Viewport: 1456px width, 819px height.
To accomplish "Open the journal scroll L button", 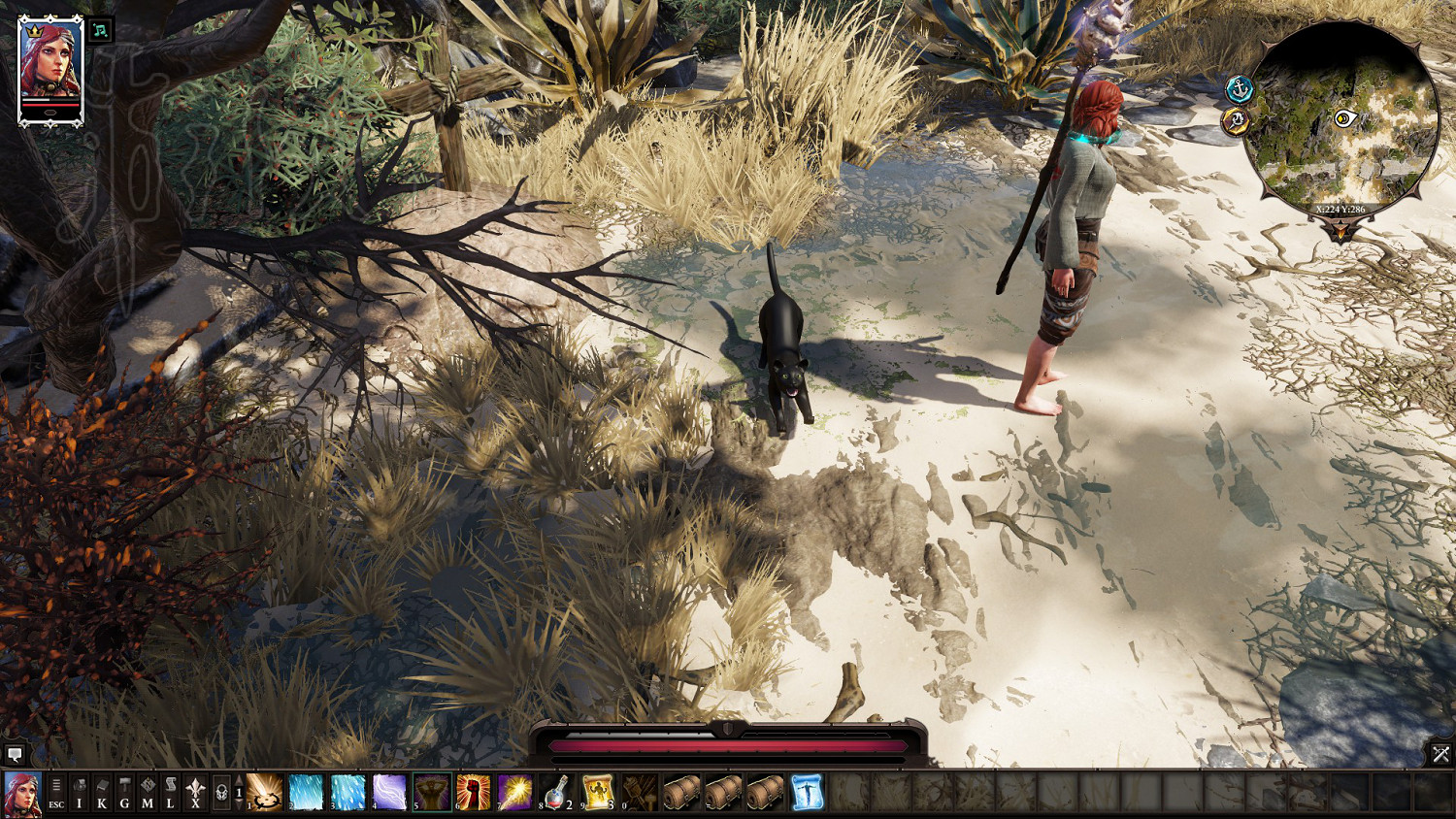I will pos(170,792).
